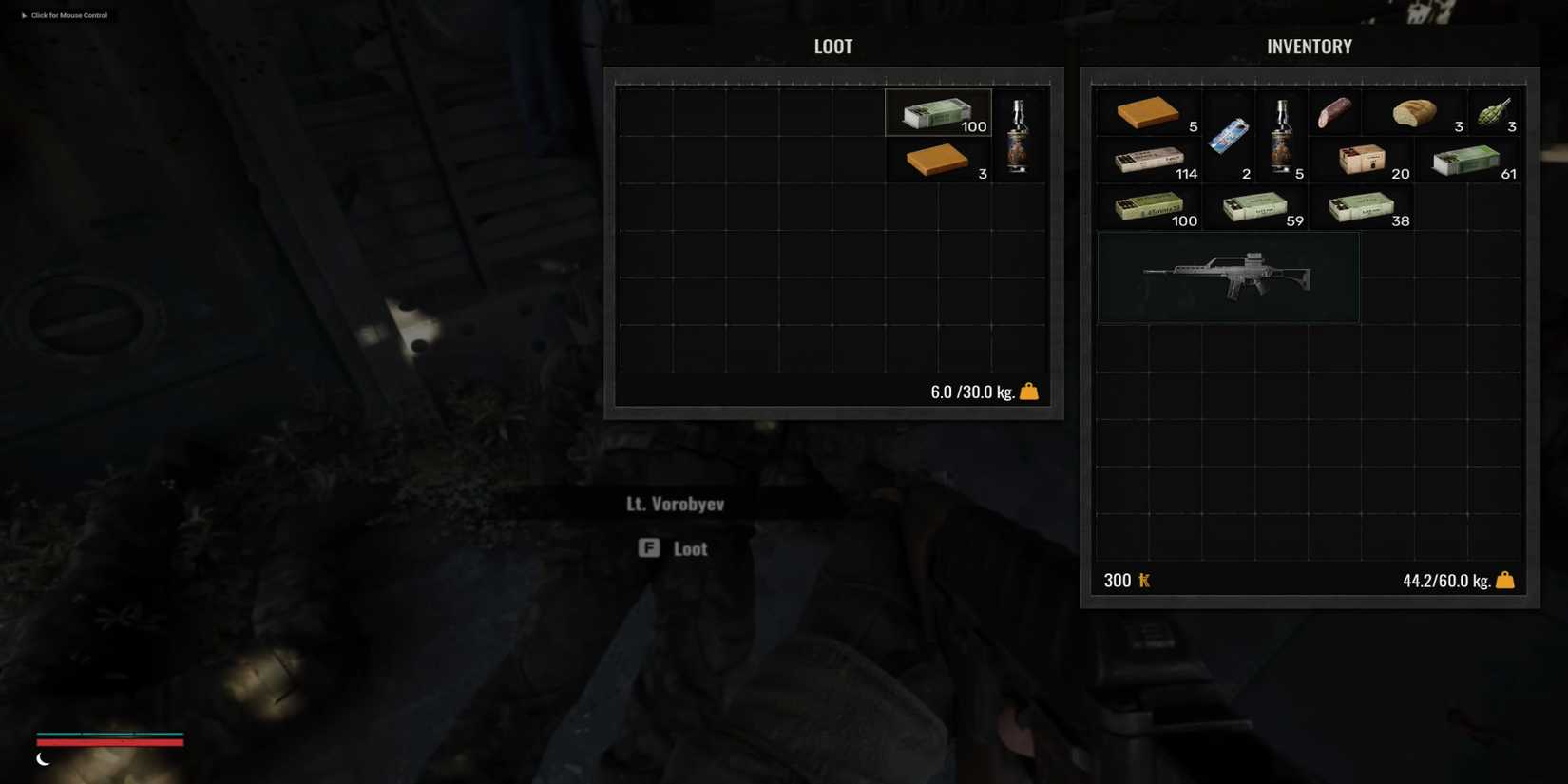Select the lighter item showing quantity 2
Screen dimensions: 1568x784
pyautogui.click(x=1229, y=135)
